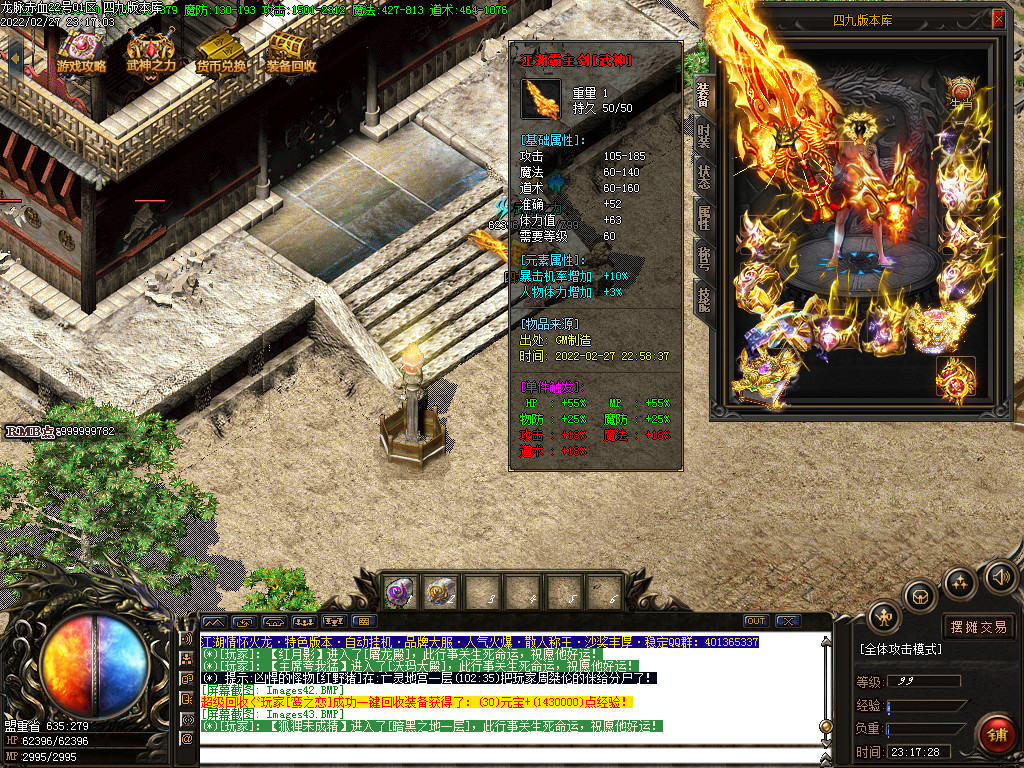Open the character figure round icon
Viewport: 1024px width, 768px height.
pos(884,617)
